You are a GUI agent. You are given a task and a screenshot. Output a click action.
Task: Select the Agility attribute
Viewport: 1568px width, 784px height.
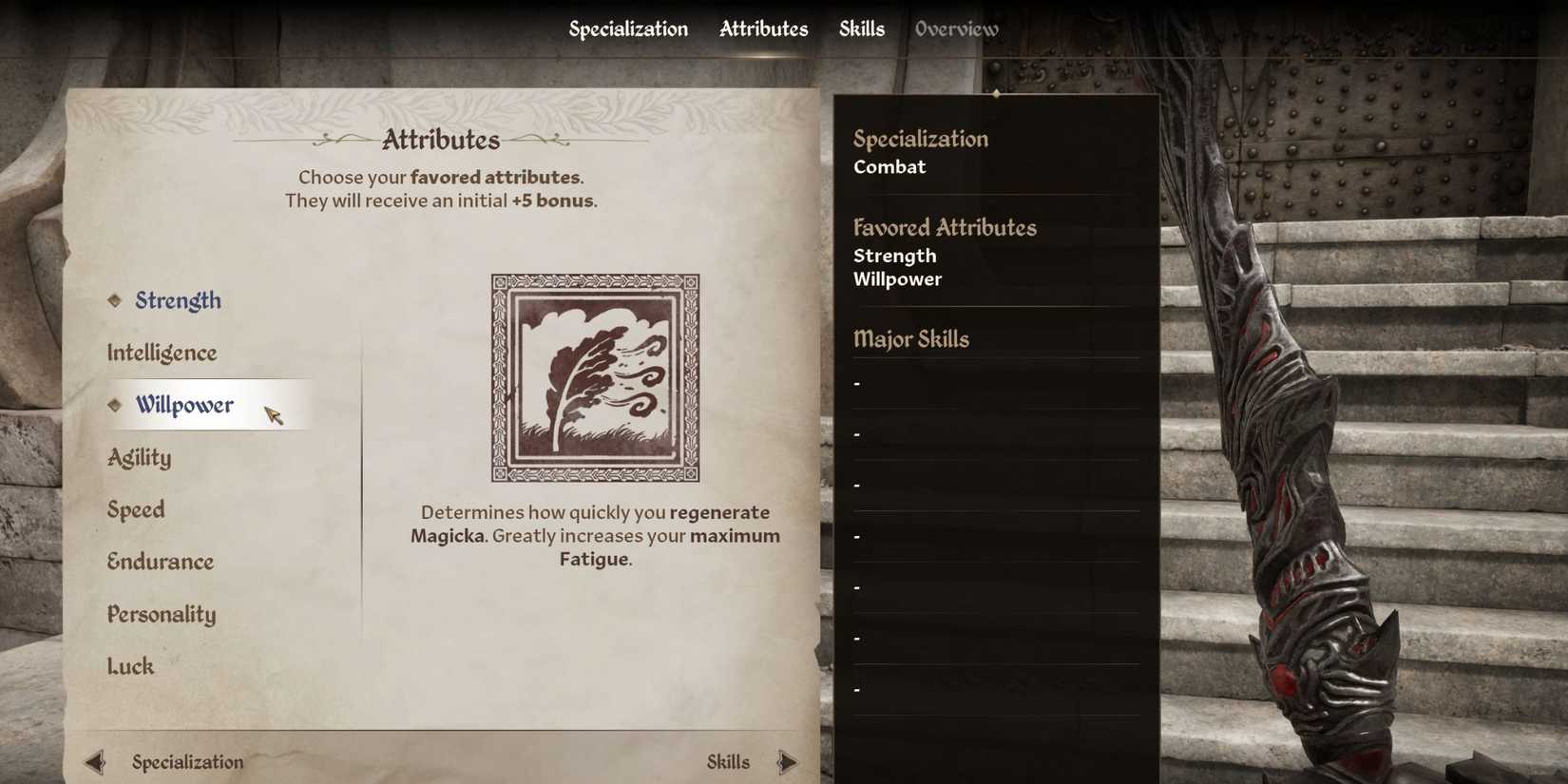pyautogui.click(x=140, y=457)
